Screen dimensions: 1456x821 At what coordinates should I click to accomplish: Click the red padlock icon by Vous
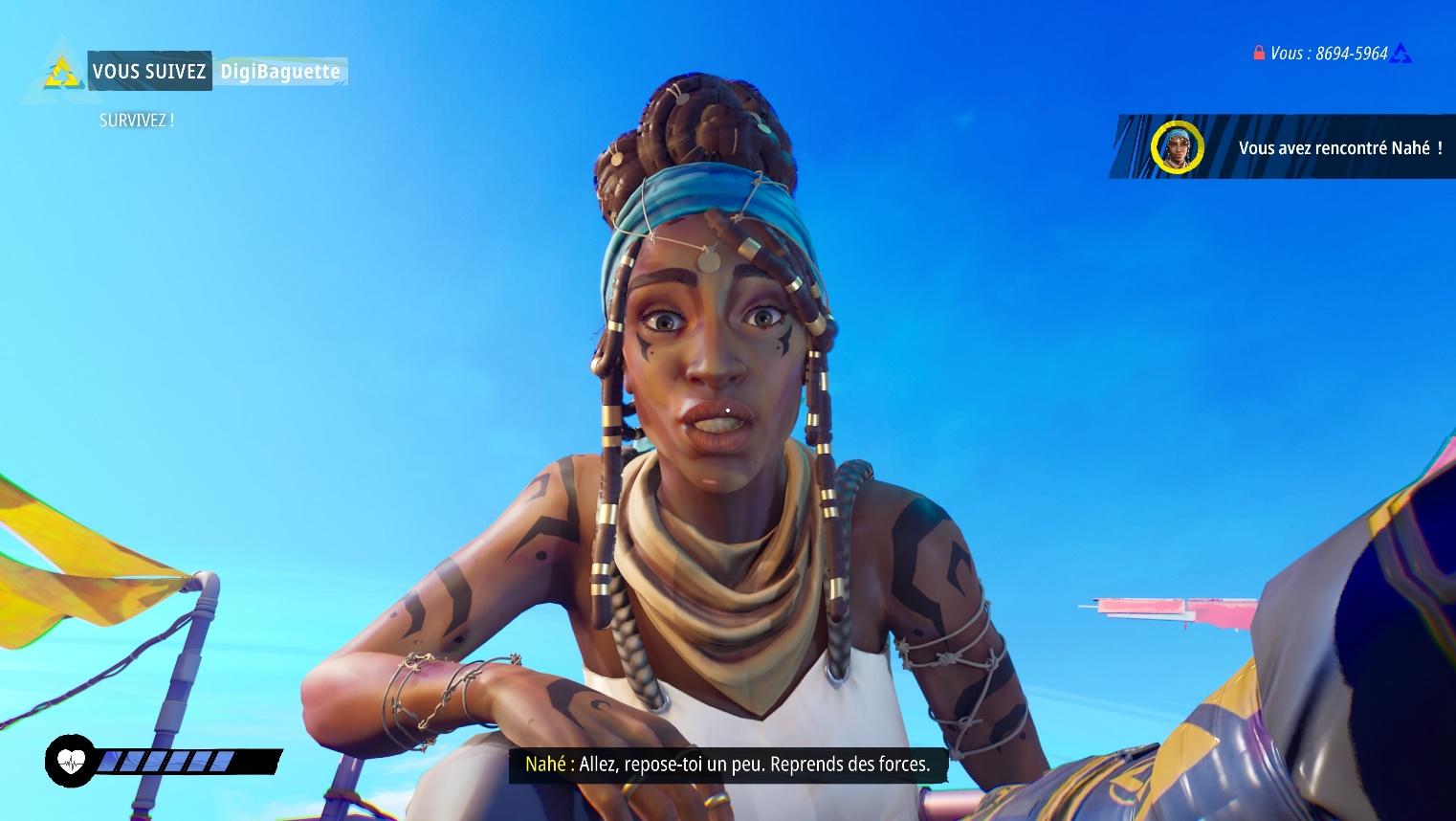(x=1259, y=54)
